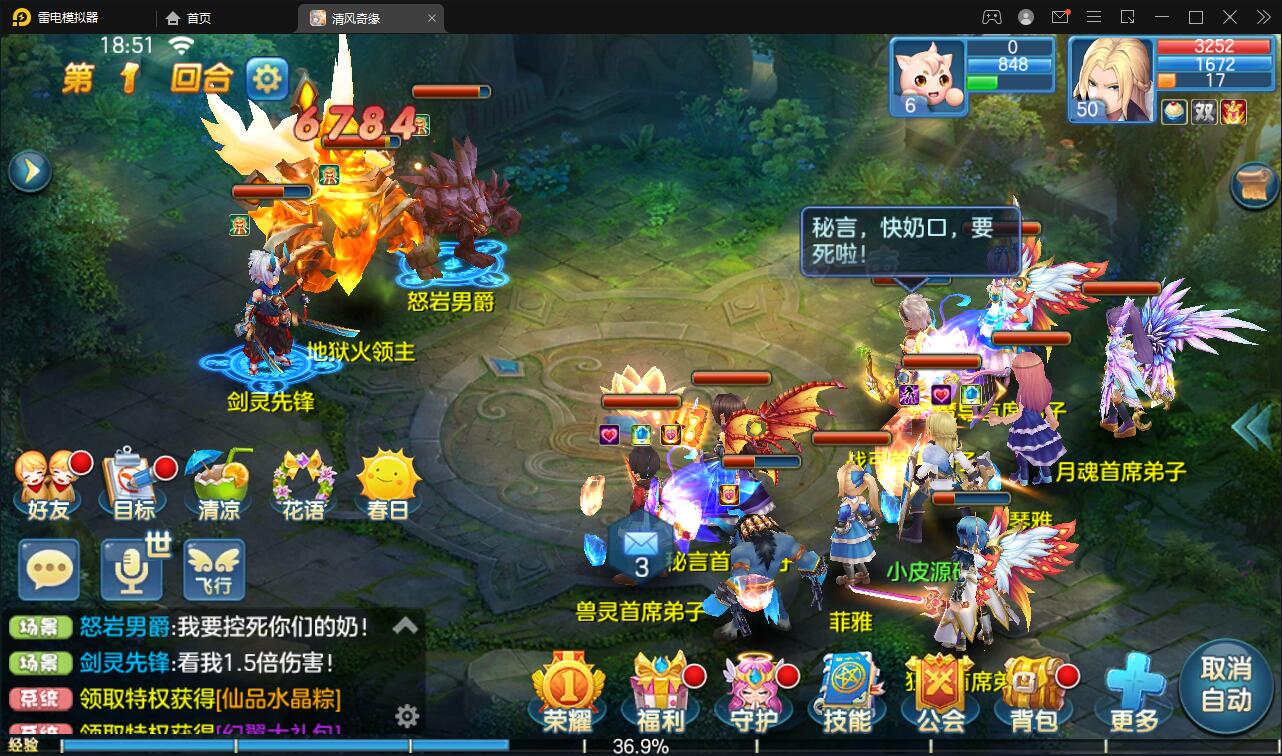
Task: Inspect the 双 double-exp buff icon
Action: [1204, 112]
